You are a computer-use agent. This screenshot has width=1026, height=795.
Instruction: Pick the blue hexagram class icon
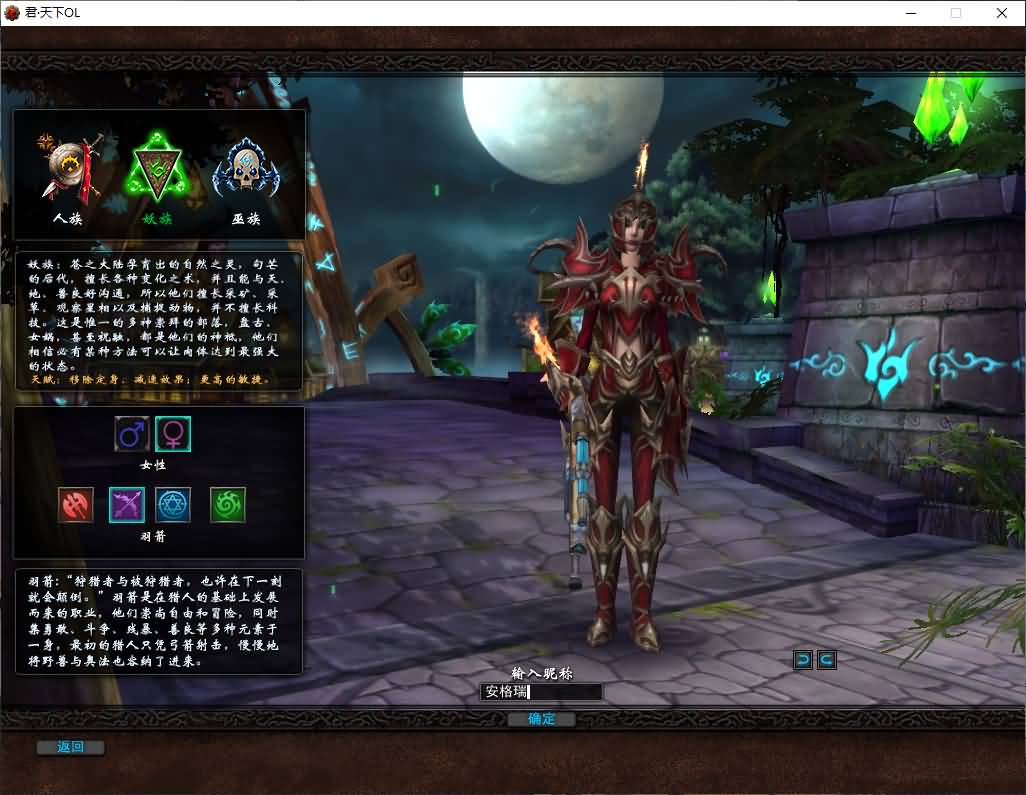point(173,505)
